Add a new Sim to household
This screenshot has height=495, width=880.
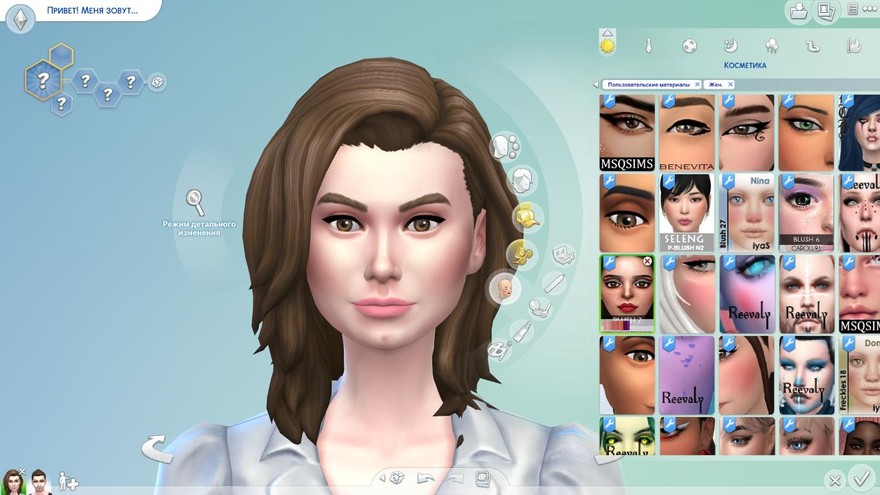pos(68,482)
